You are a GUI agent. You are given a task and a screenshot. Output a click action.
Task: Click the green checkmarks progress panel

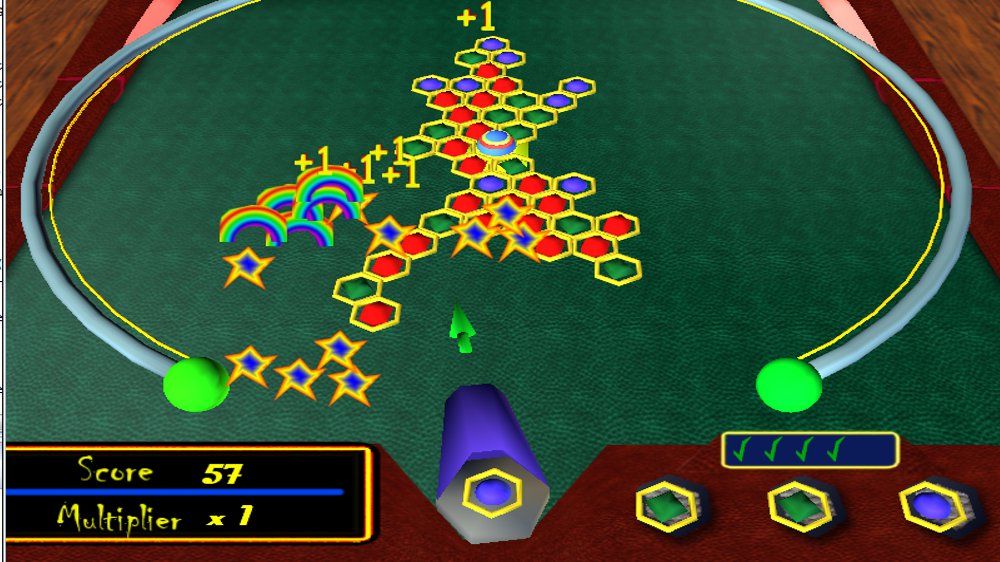pyautogui.click(x=809, y=450)
